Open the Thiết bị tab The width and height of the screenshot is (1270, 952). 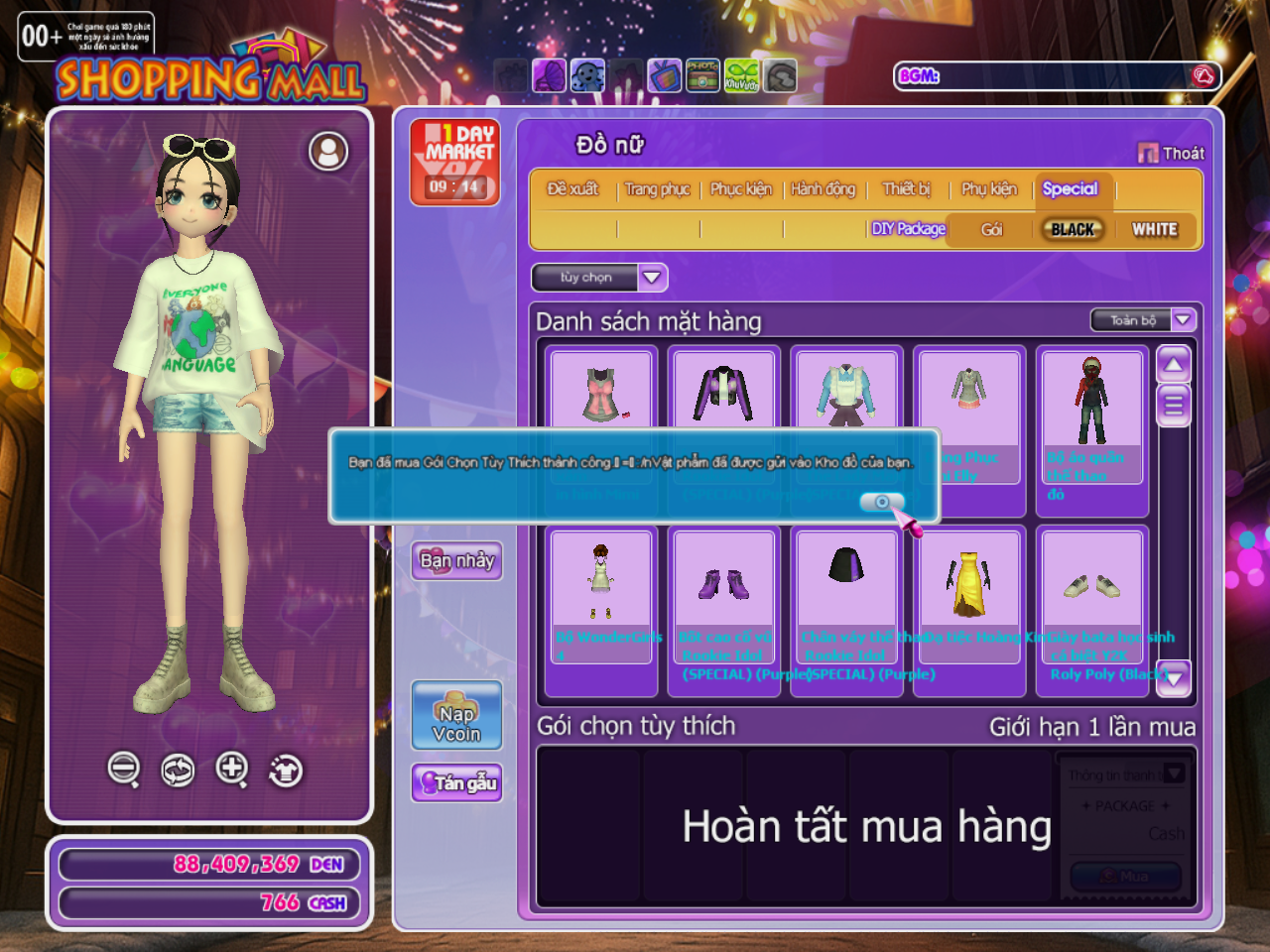click(907, 189)
